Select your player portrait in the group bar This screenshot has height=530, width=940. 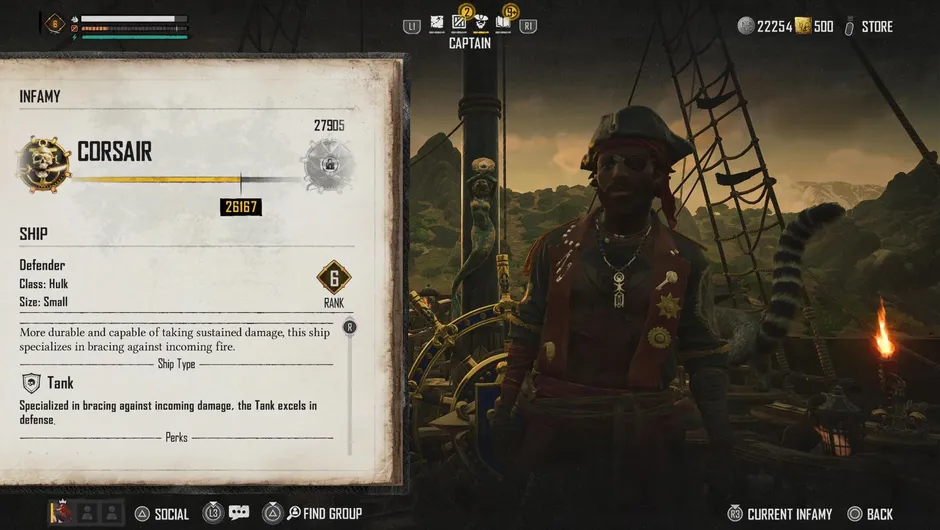tap(60, 513)
